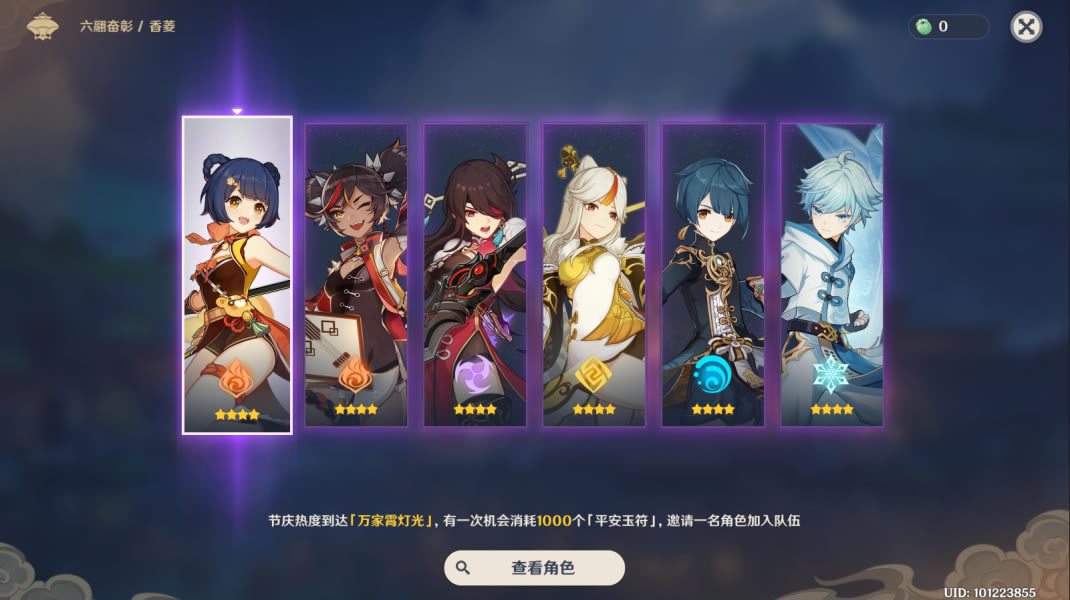Close the character invitation screen
1070x600 pixels.
pos(1026,27)
